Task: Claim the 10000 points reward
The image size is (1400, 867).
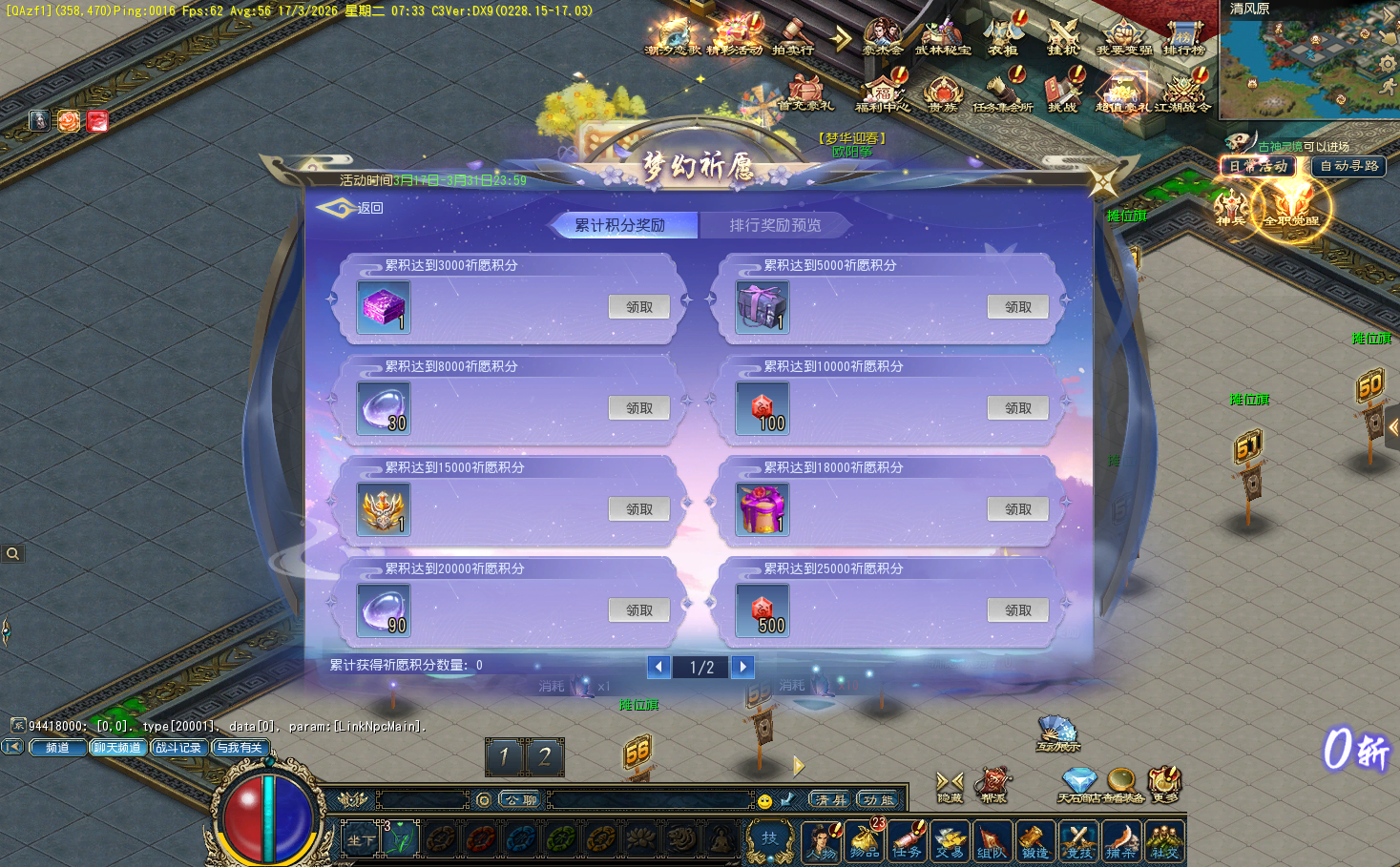Action: pos(1017,408)
